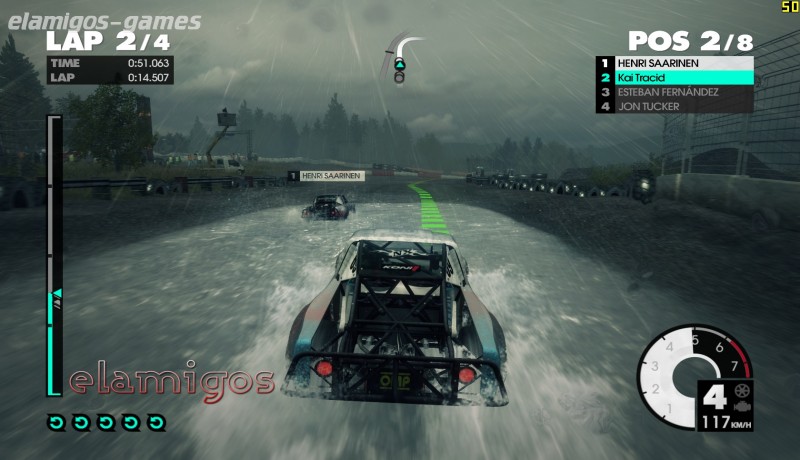Screen dimensions: 800x460
Task: Choose Esteban Fernández in the position list
Action: (x=675, y=92)
